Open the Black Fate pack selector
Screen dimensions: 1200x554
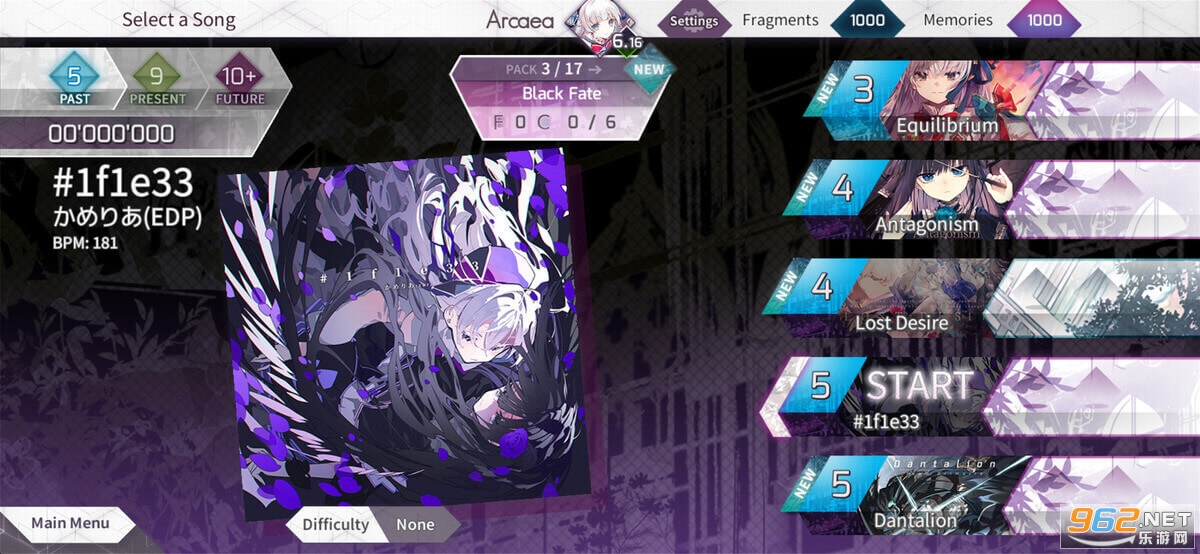click(x=563, y=93)
